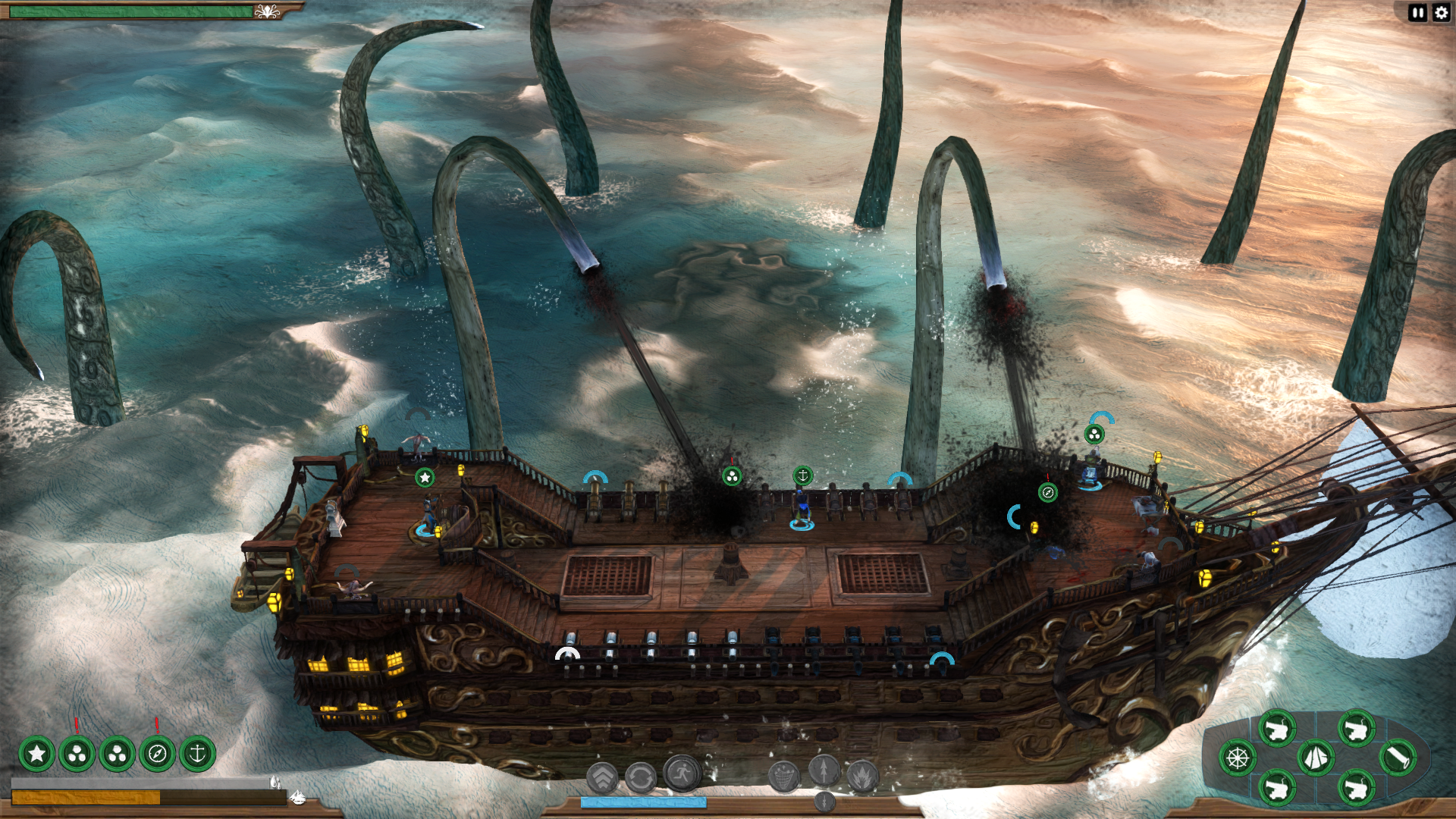Select the ship's wheel station
1456x819 pixels.
coord(1238,758)
